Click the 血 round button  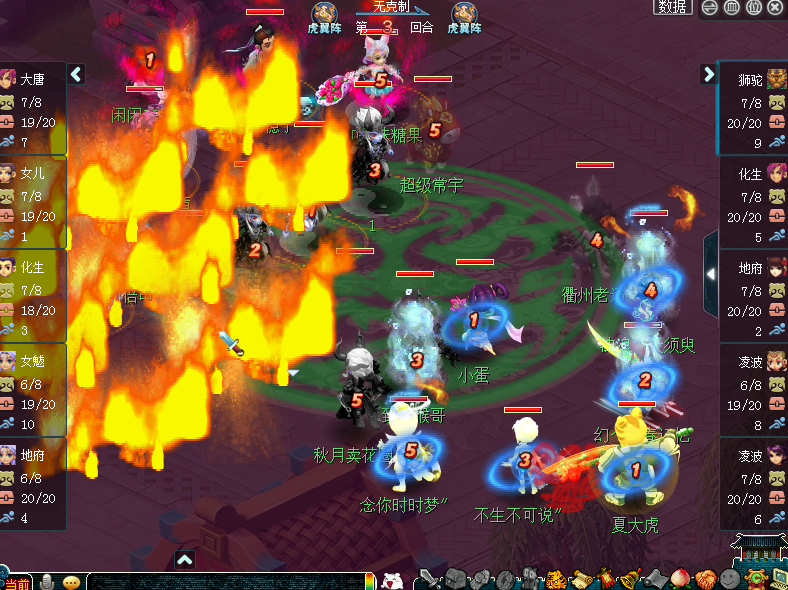tap(732, 7)
